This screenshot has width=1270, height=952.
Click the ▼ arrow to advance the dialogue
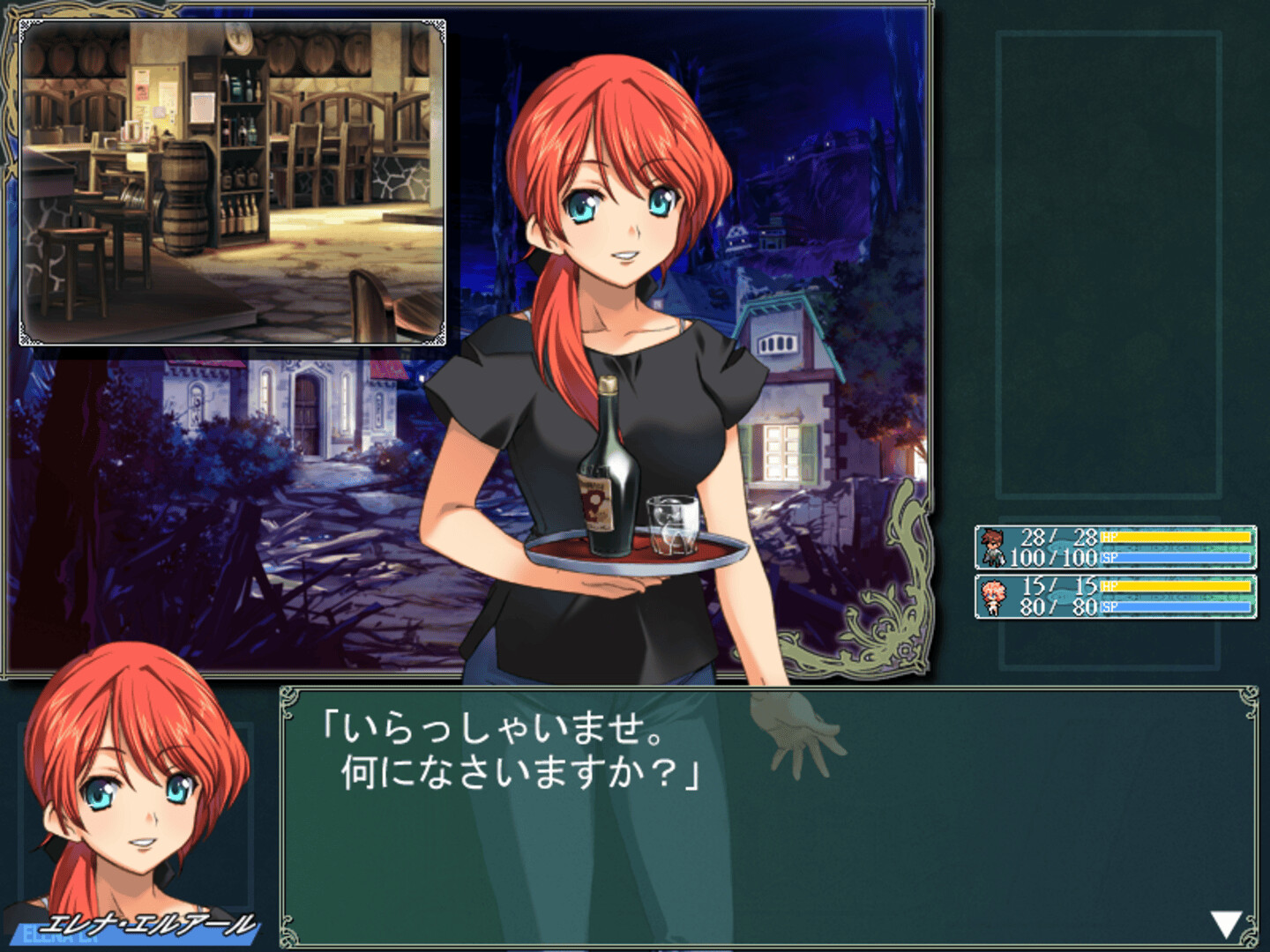(1225, 924)
